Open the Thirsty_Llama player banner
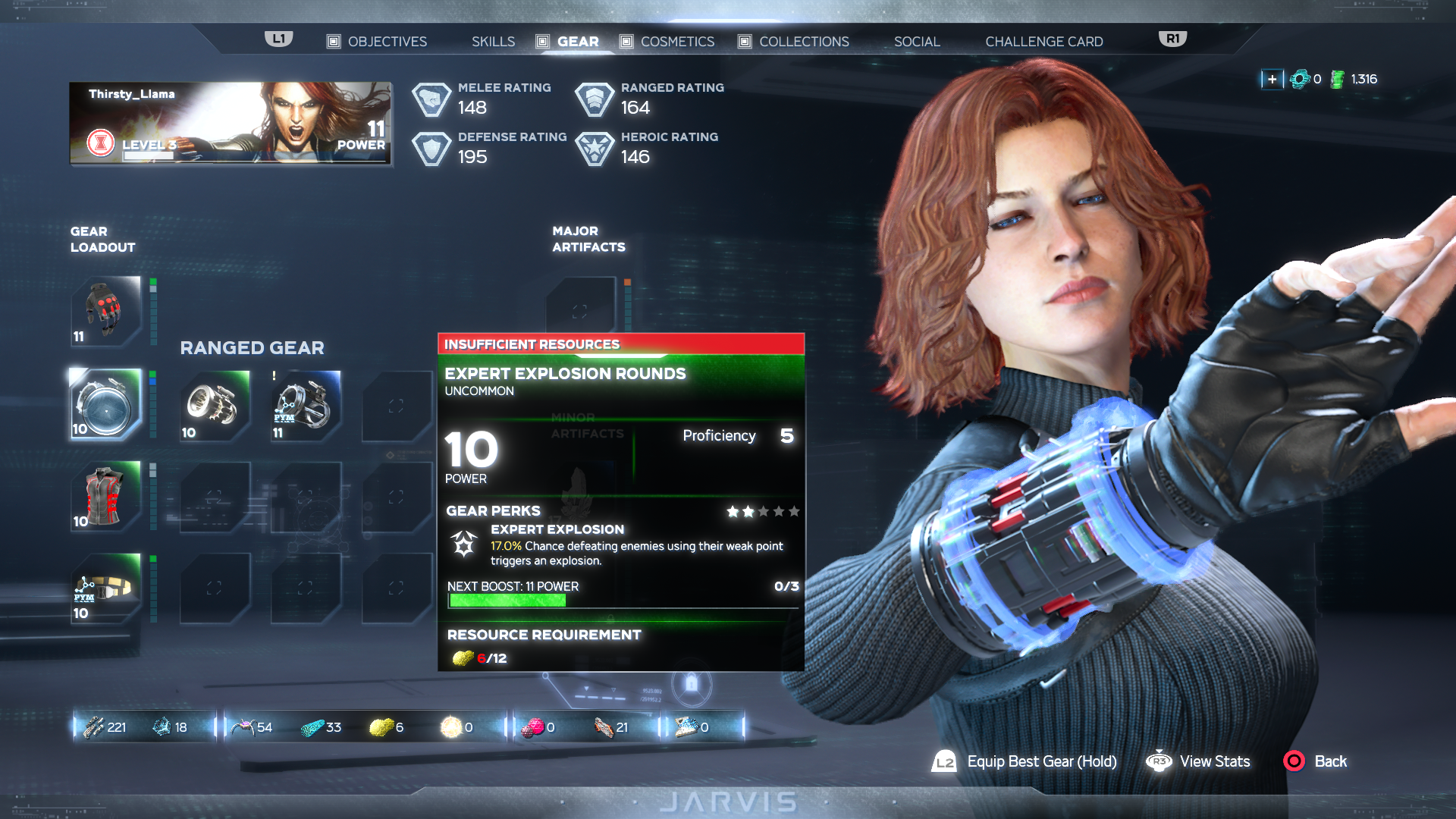 231,123
